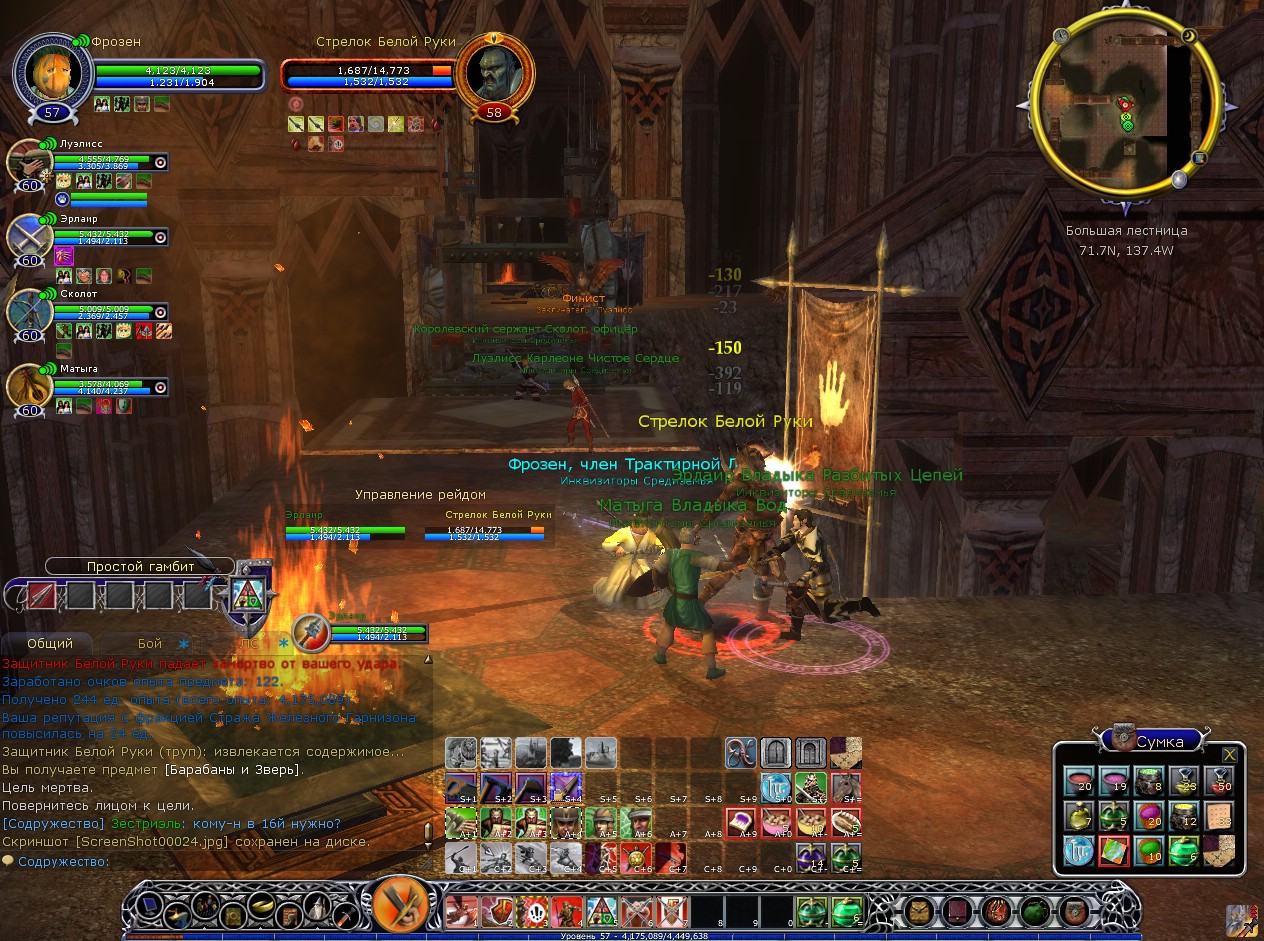The width and height of the screenshot is (1264, 941).
Task: Choose party member Матыга's lute portrait
Action: [29, 387]
